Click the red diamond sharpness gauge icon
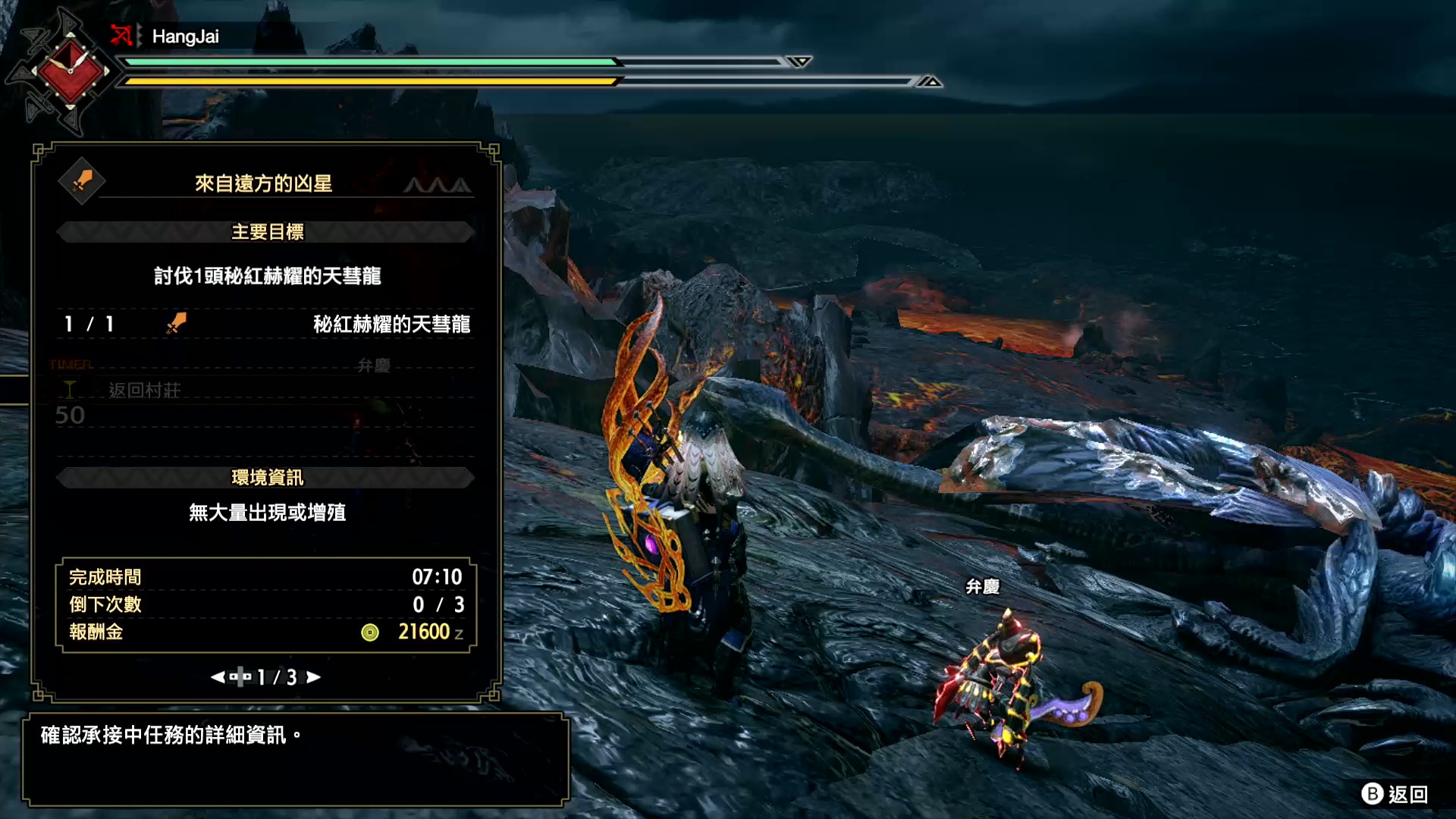Viewport: 1456px width, 819px height. [x=70, y=72]
